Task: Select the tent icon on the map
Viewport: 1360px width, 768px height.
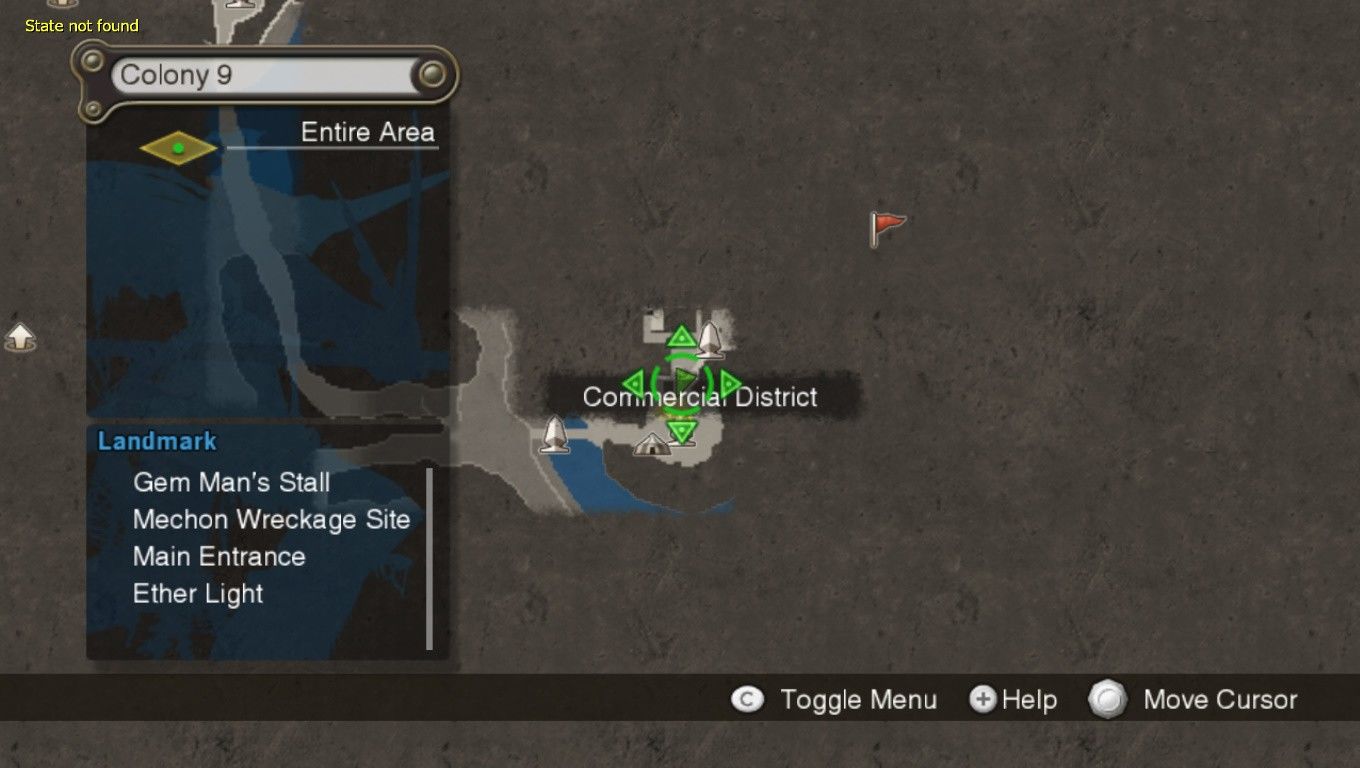Action: click(652, 444)
